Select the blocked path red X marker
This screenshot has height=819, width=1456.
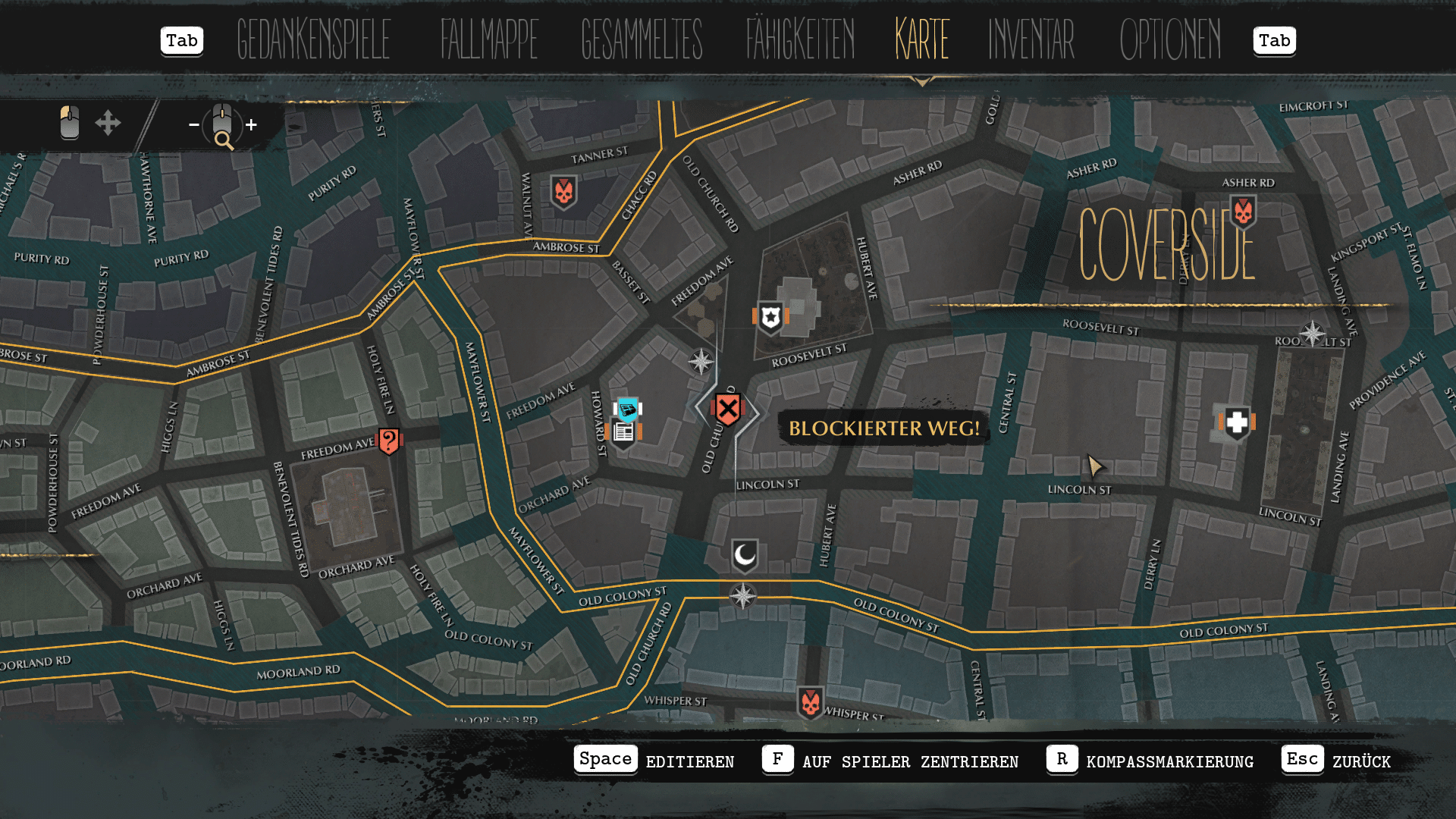click(x=727, y=410)
